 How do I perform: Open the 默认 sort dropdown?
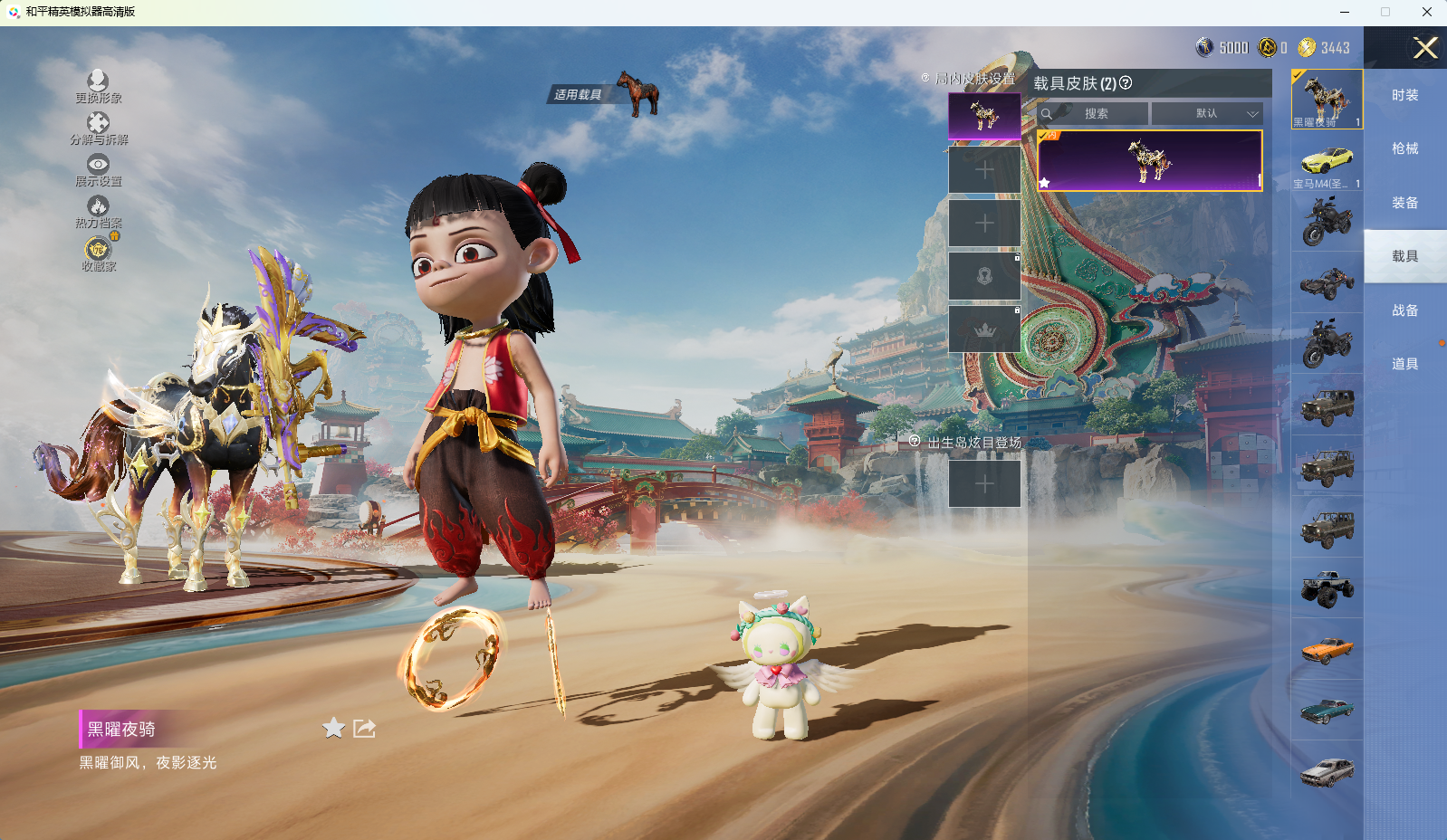1207,114
